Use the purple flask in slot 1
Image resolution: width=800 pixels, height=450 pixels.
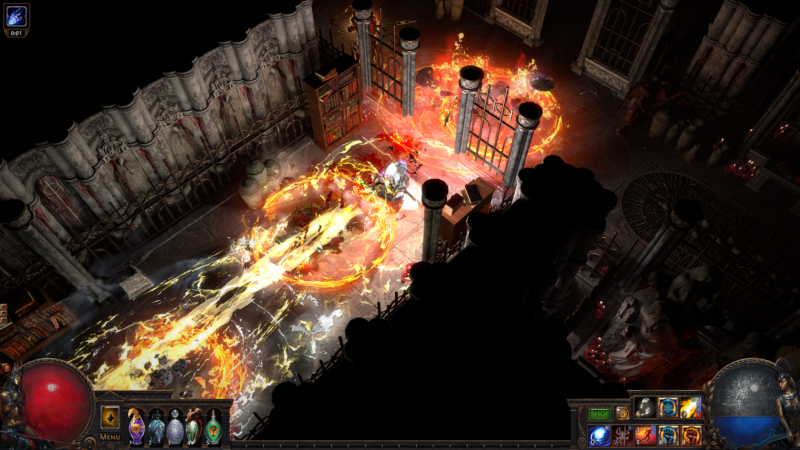(x=137, y=427)
